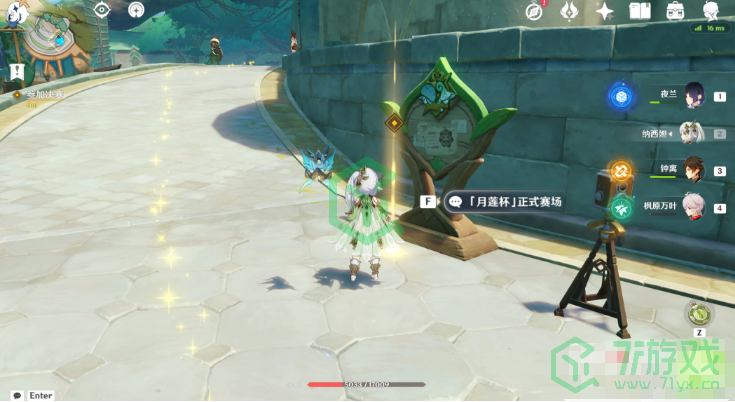This screenshot has height=402, width=735.
Task: Talk via the 「月莲杯」正式赛场 dialogue prompt
Action: click(505, 201)
